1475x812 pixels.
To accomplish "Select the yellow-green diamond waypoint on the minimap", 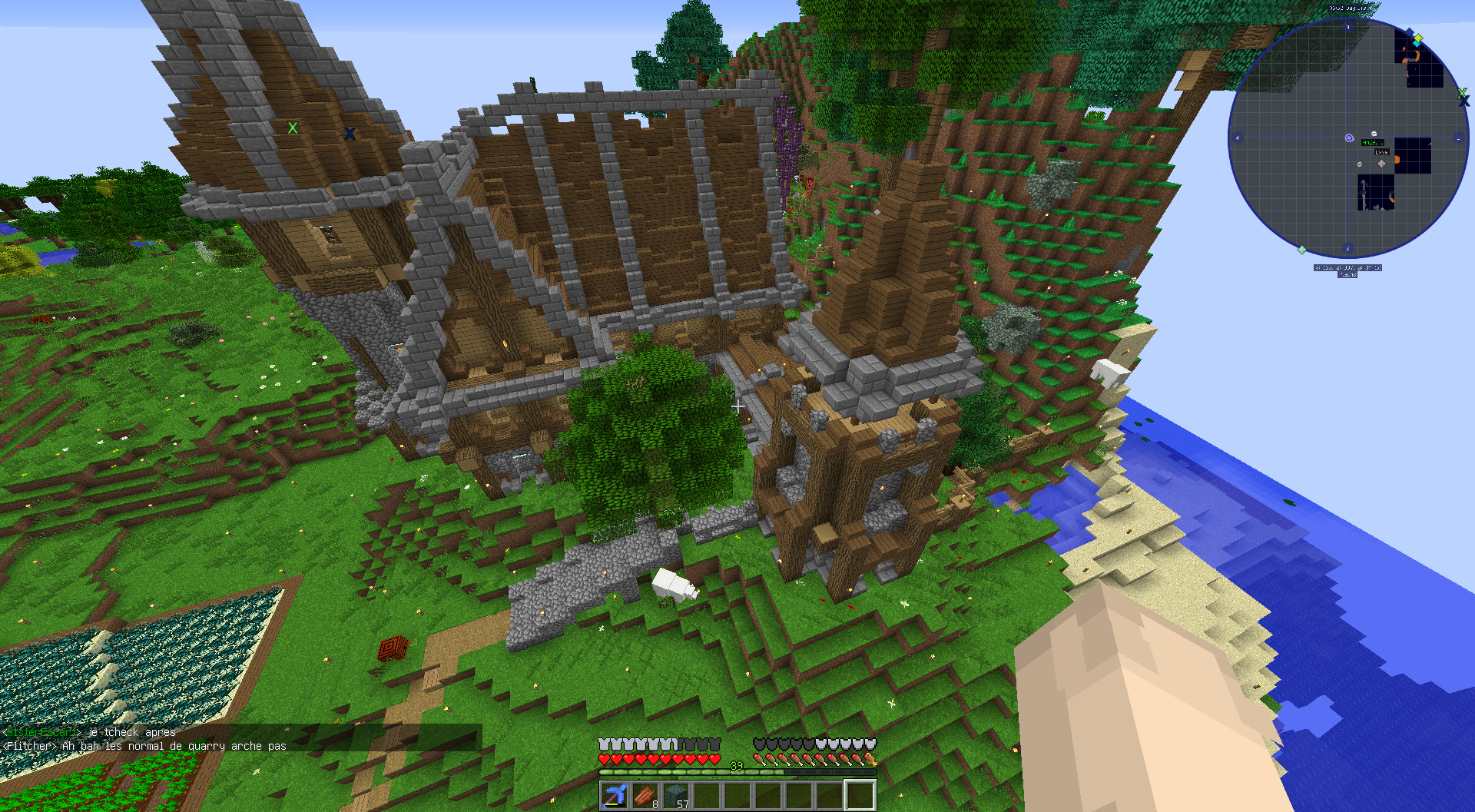I will [x=1418, y=37].
